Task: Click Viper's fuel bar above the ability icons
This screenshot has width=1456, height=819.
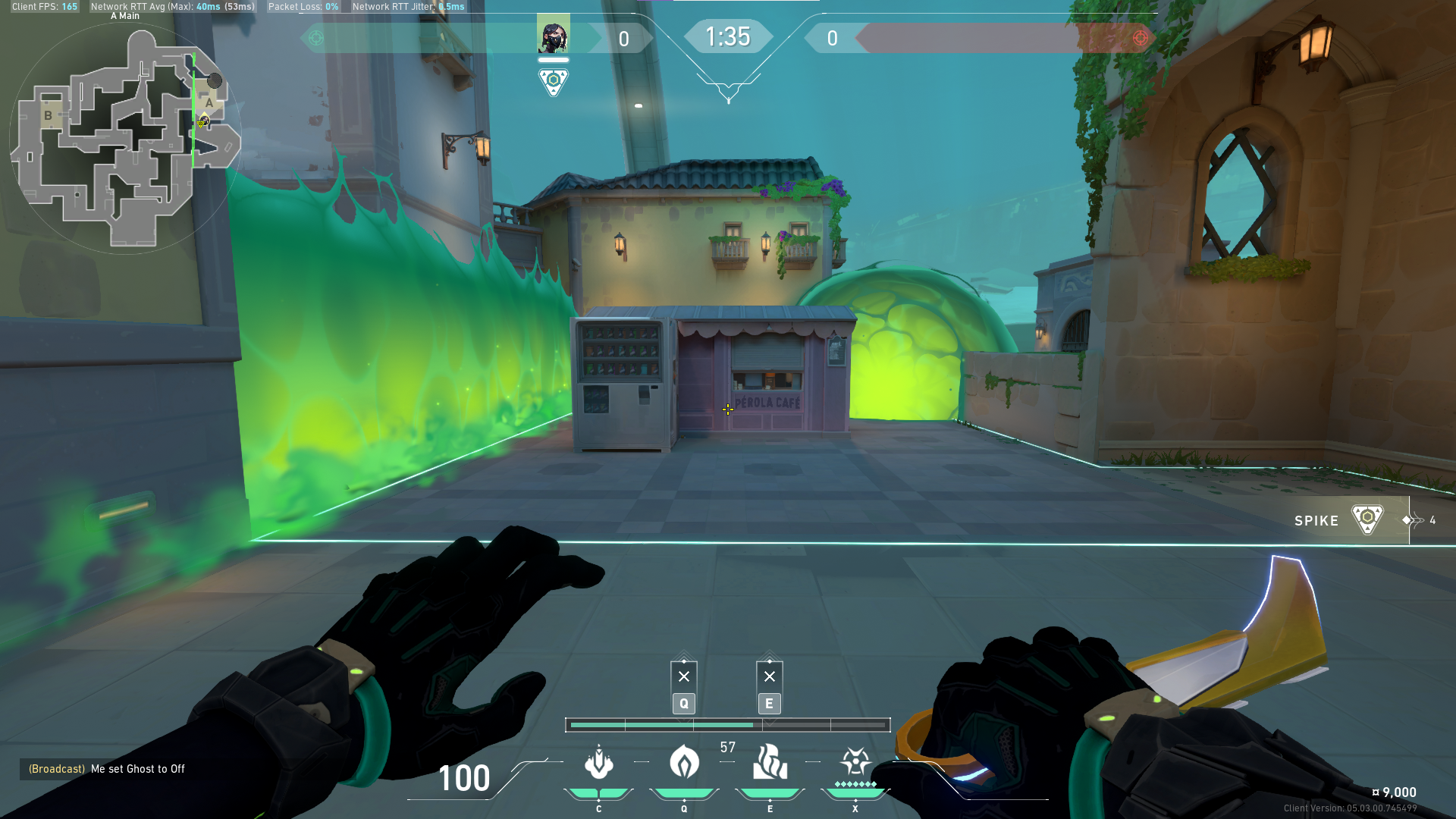Action: pyautogui.click(x=728, y=725)
